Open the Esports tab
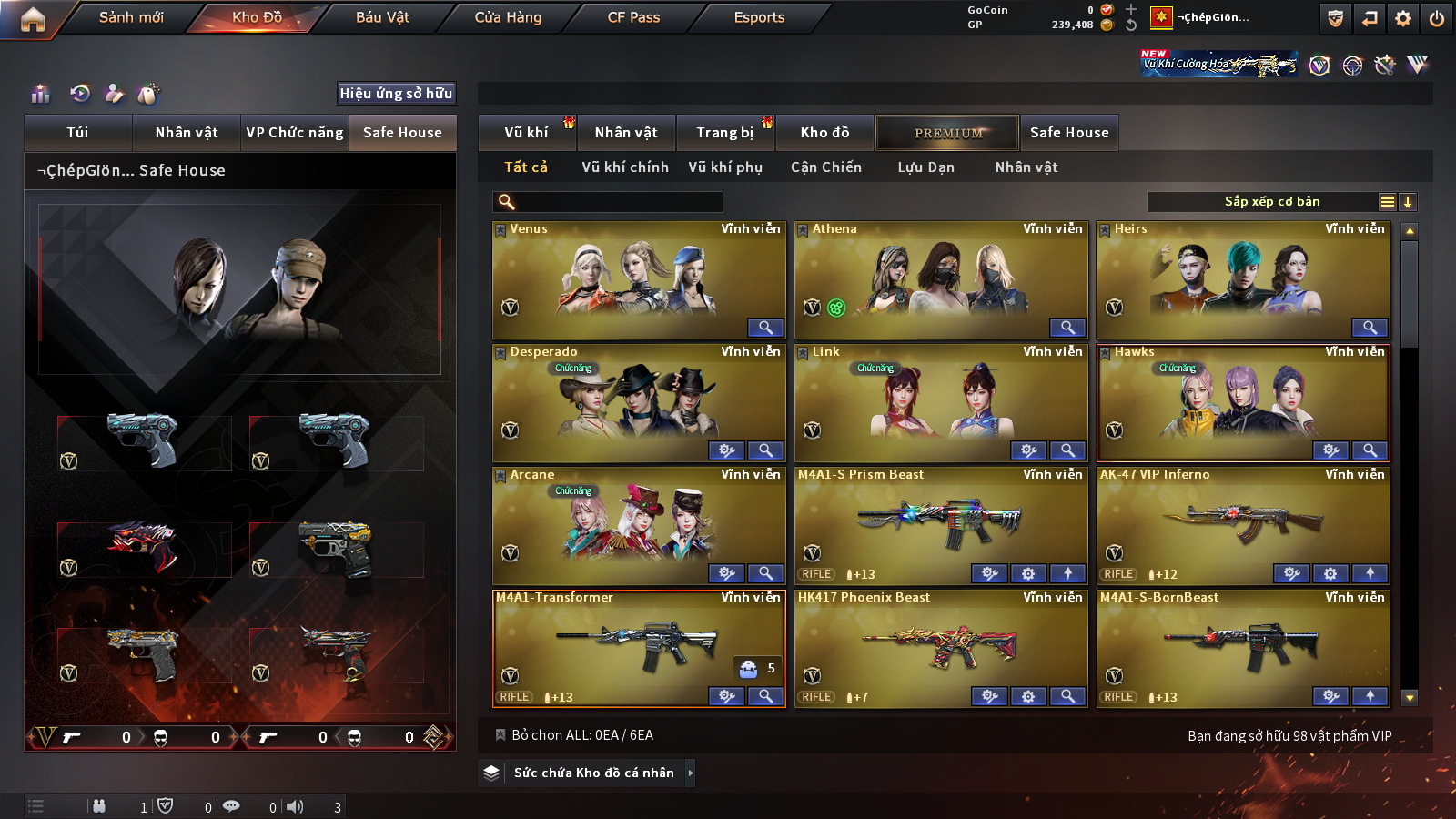The height and width of the screenshot is (819, 1456). coord(759,17)
